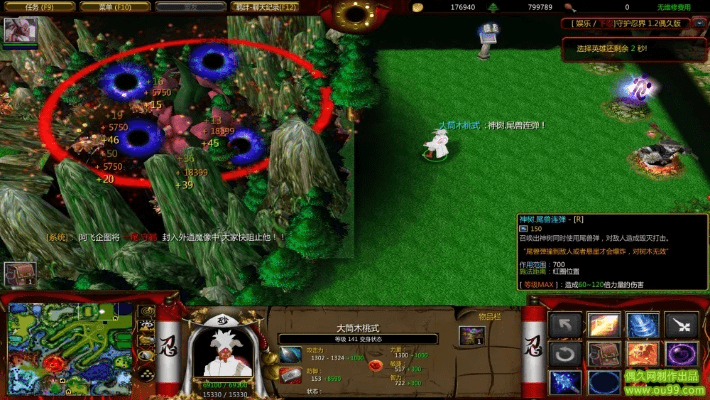Click the circular arrow command icon

[x=566, y=353]
